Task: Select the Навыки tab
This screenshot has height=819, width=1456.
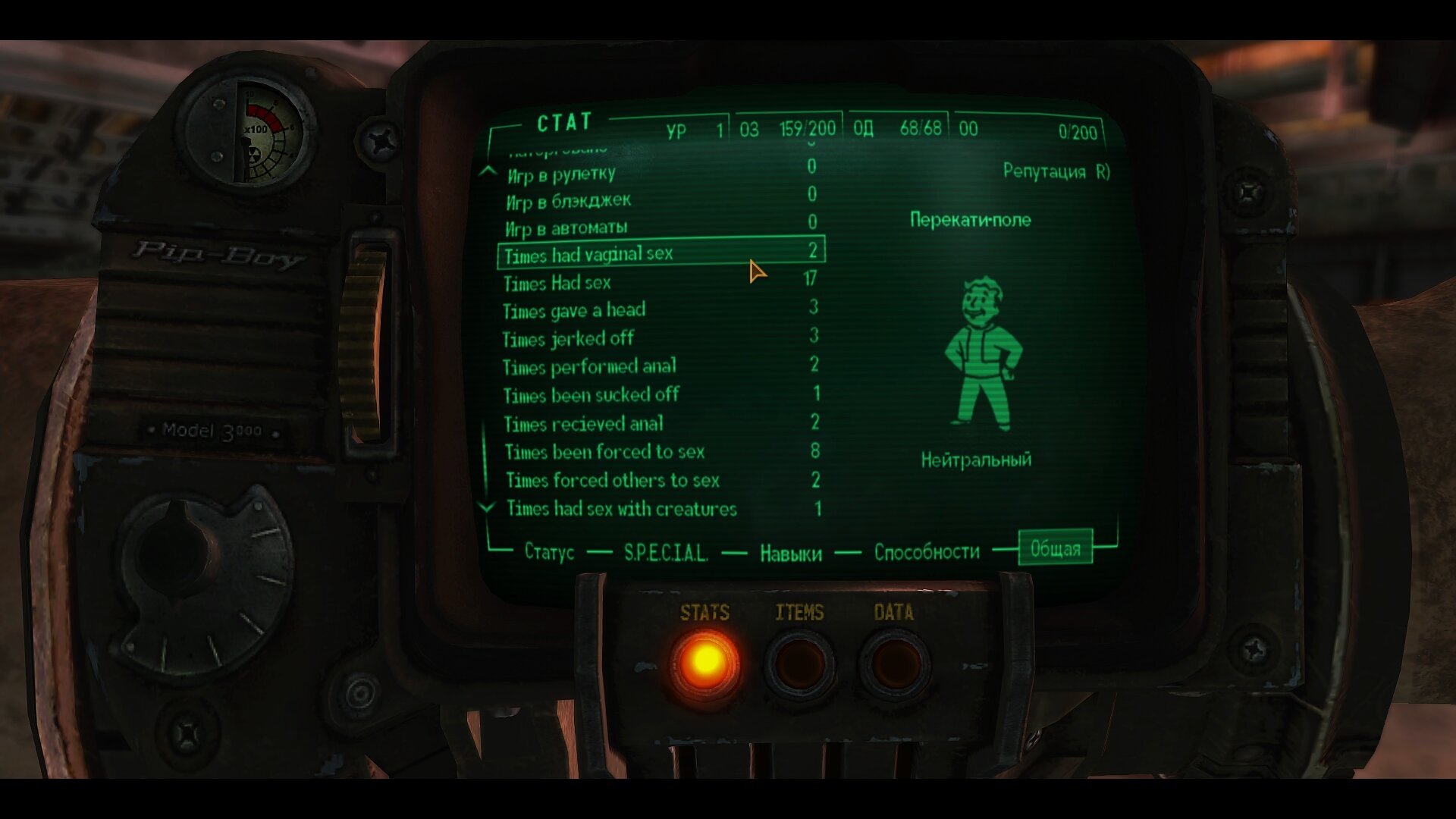Action: (789, 553)
